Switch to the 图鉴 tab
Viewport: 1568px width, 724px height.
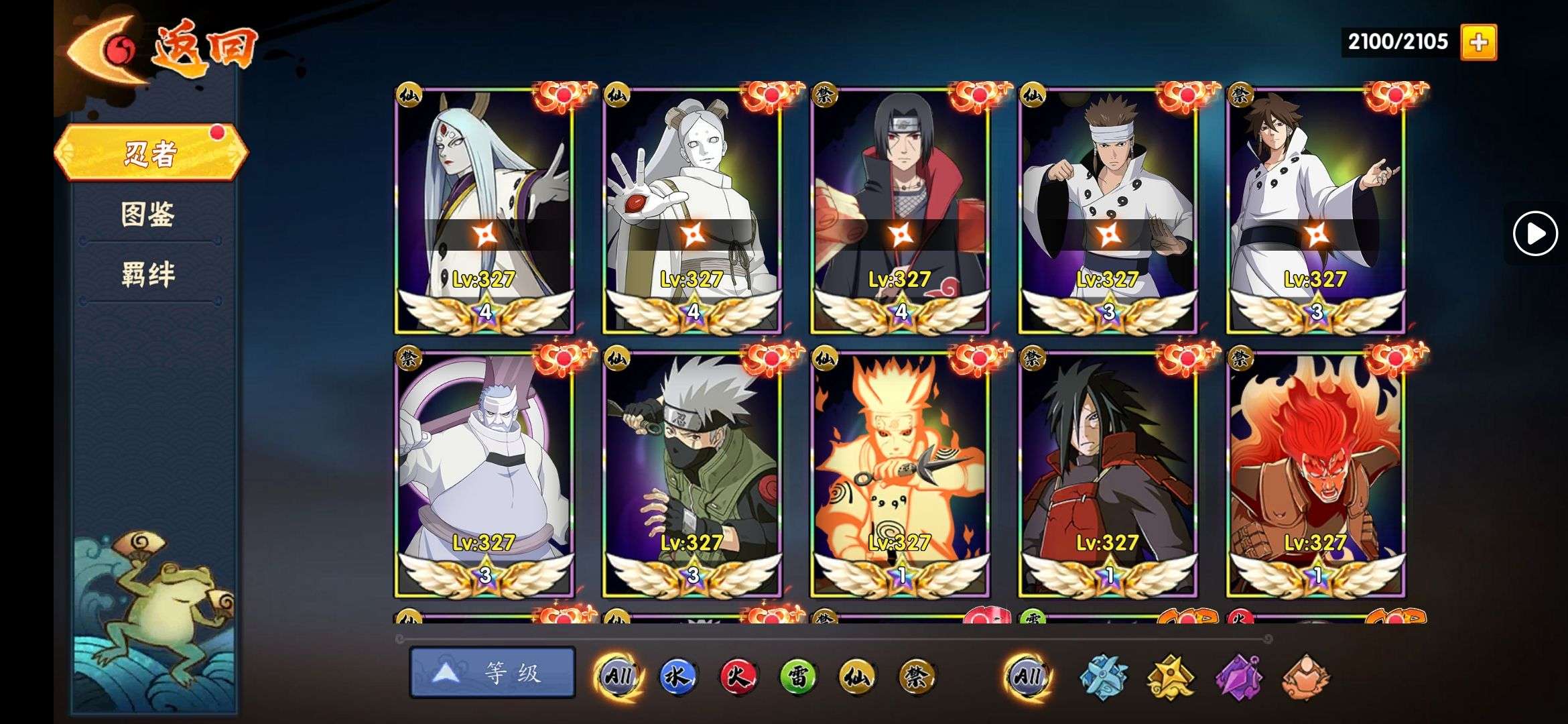[148, 215]
